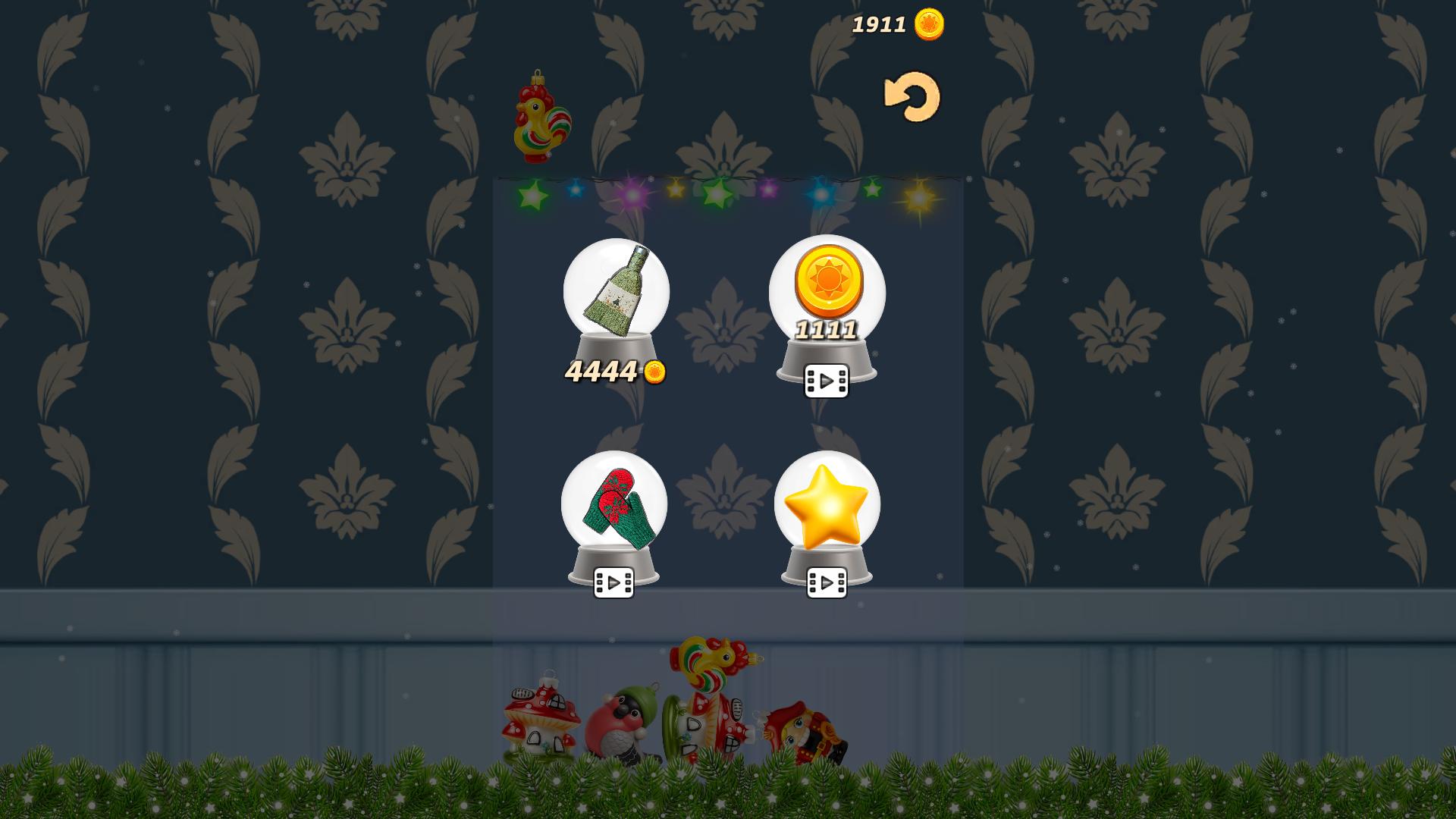Click the 1111 price label on coin globe
This screenshot has height=819, width=1456.
(x=827, y=330)
